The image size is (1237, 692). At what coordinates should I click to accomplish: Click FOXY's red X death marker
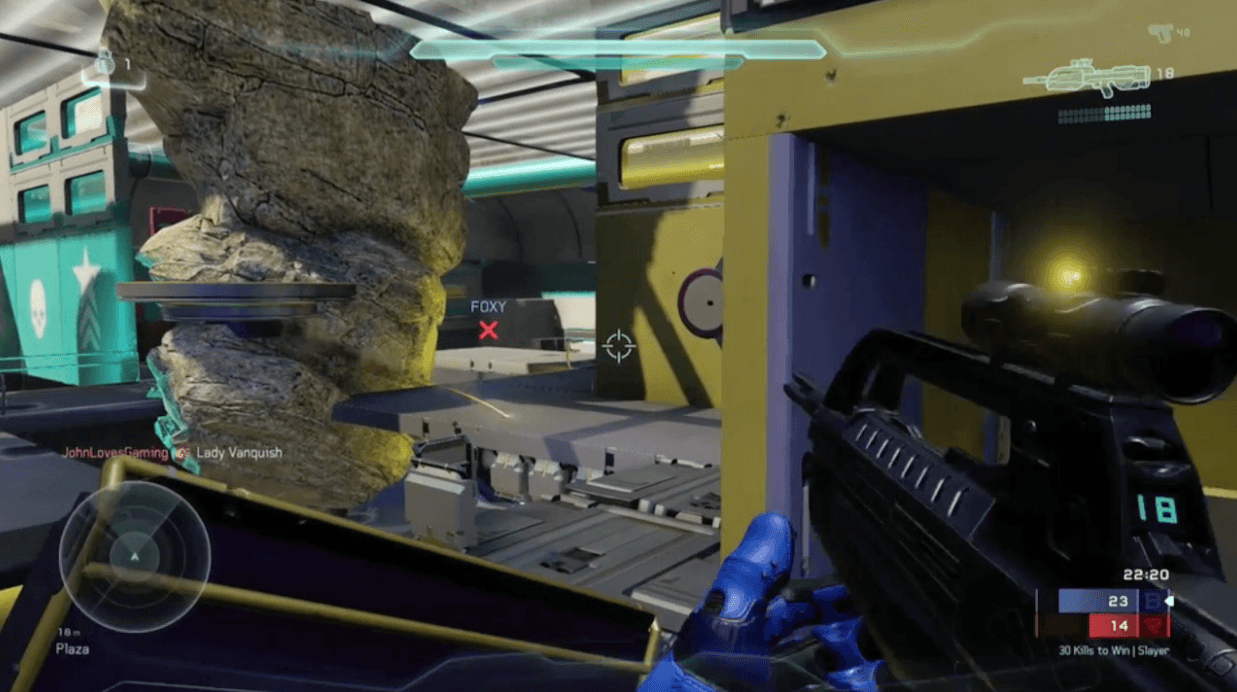tap(488, 331)
